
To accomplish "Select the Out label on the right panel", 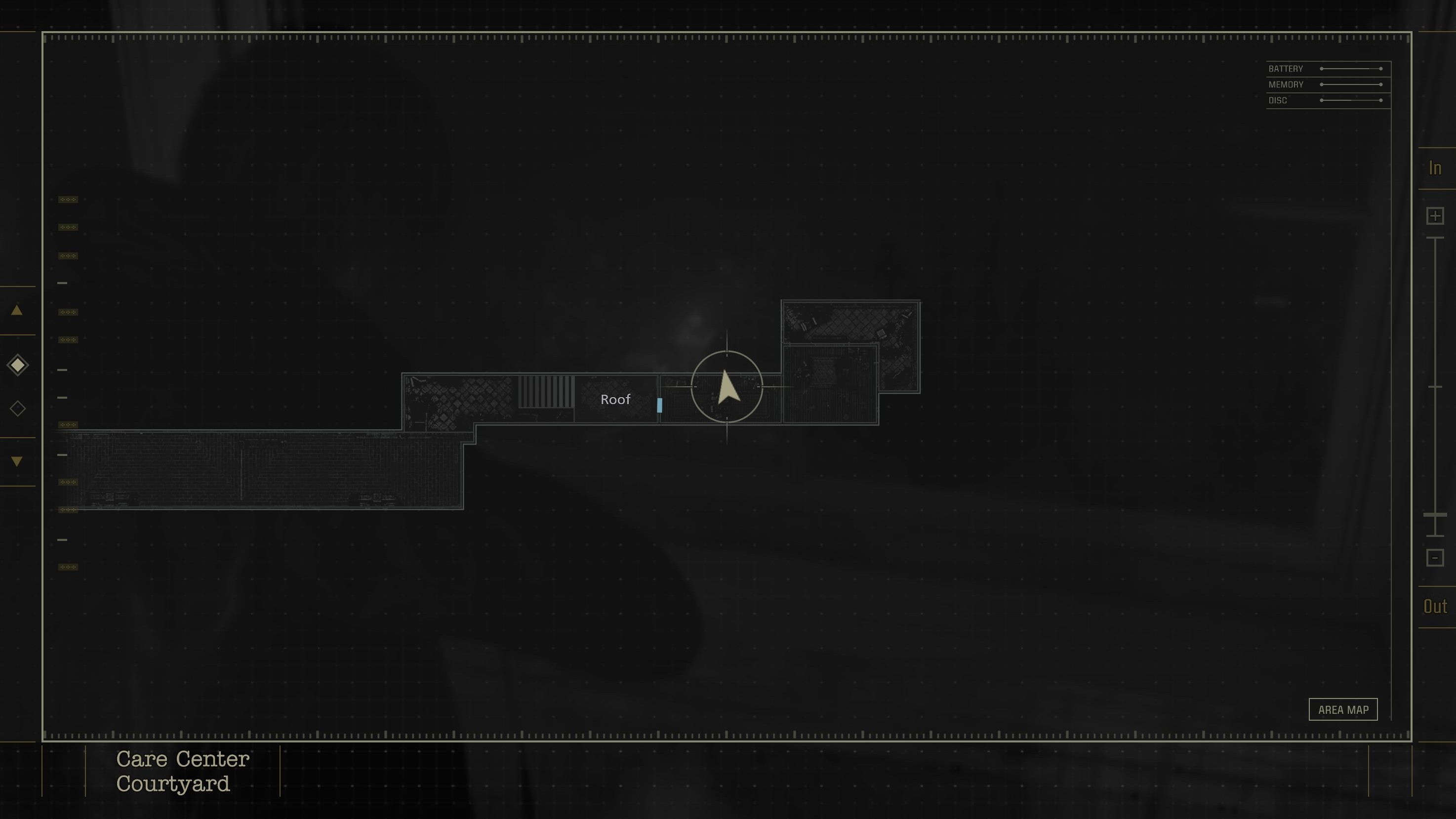I will (1435, 606).
